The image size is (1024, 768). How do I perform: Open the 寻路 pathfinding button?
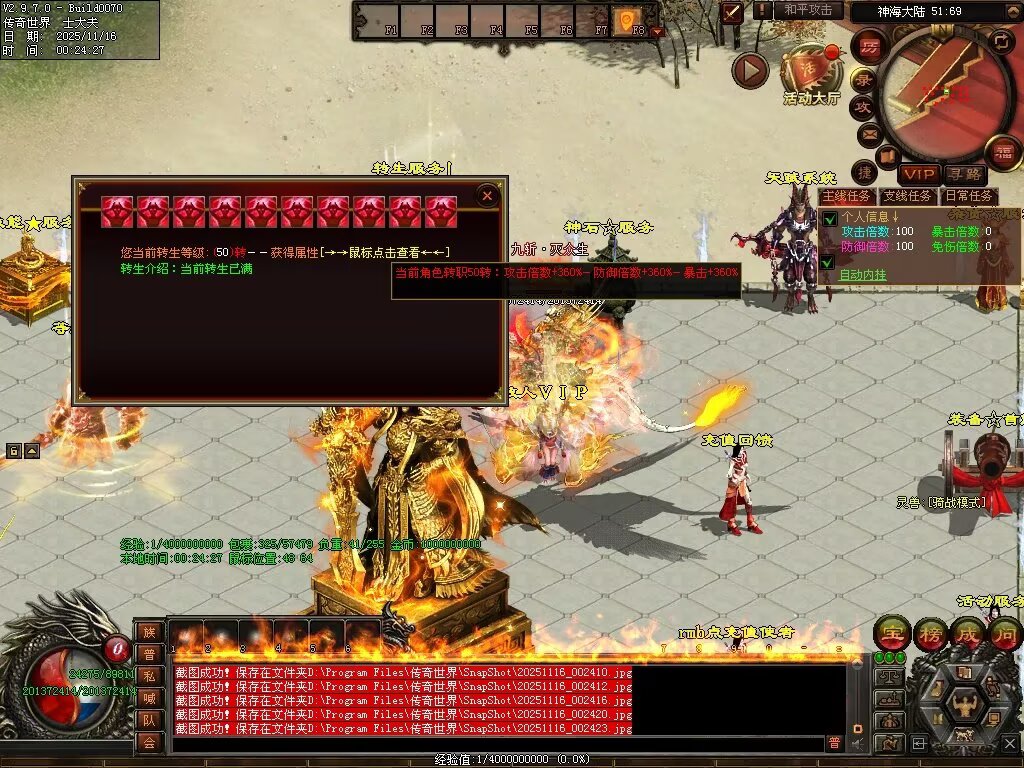point(965,175)
